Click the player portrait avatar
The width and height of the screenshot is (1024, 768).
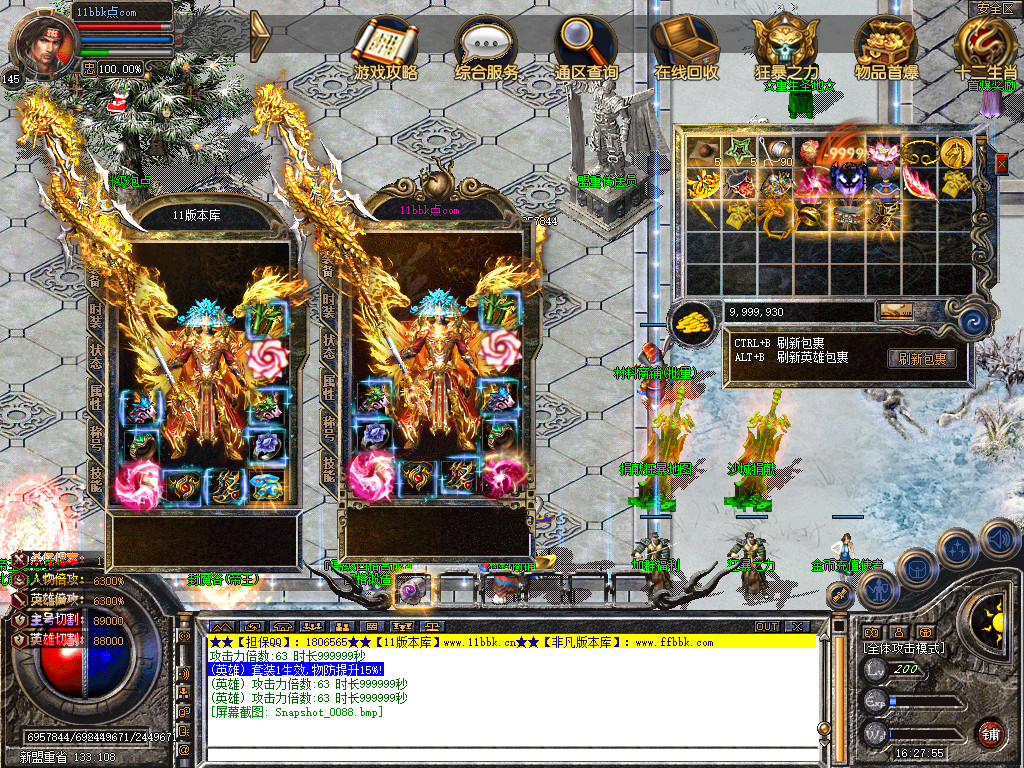(41, 45)
